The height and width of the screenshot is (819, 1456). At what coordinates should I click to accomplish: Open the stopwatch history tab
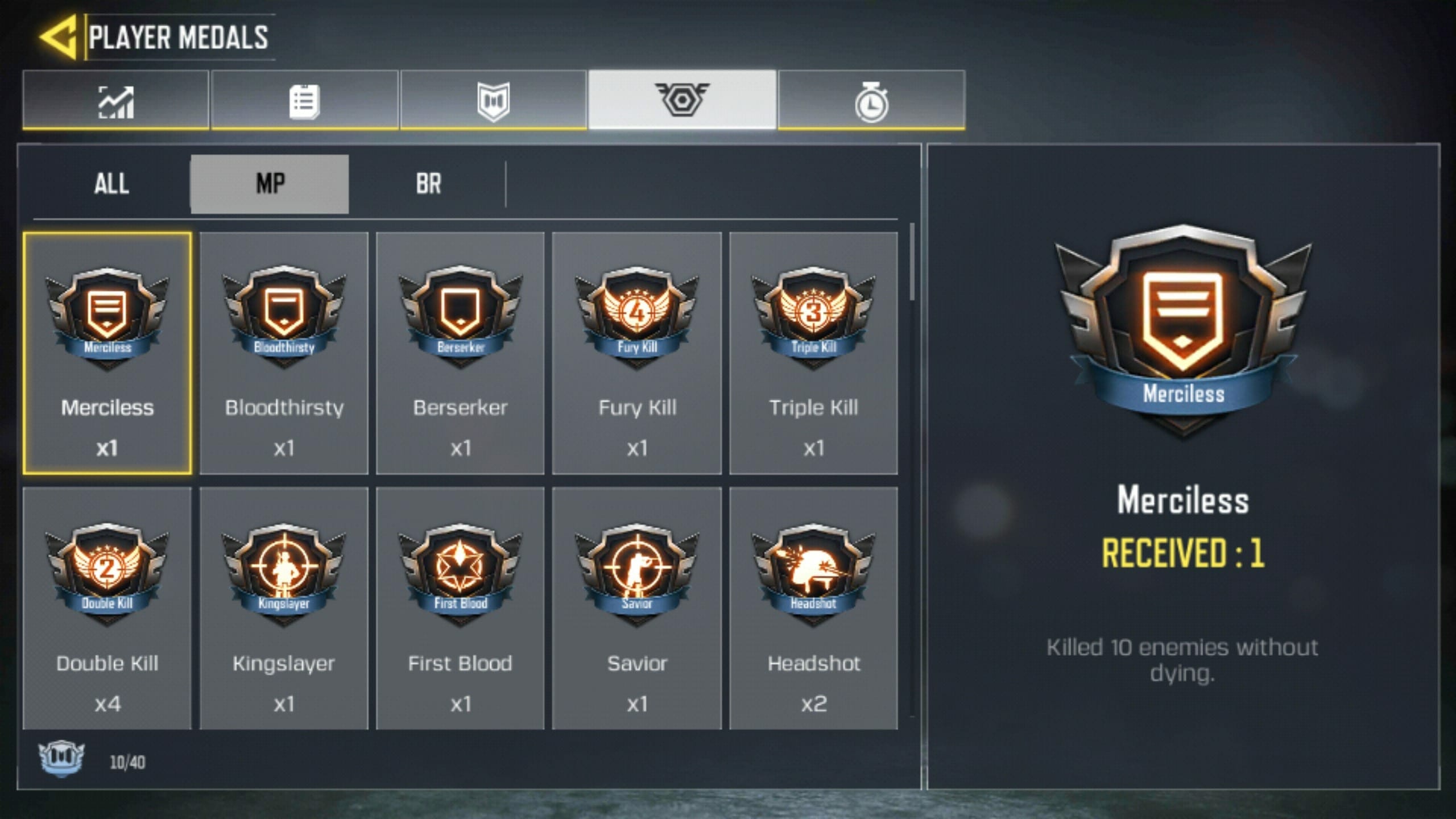tap(871, 101)
